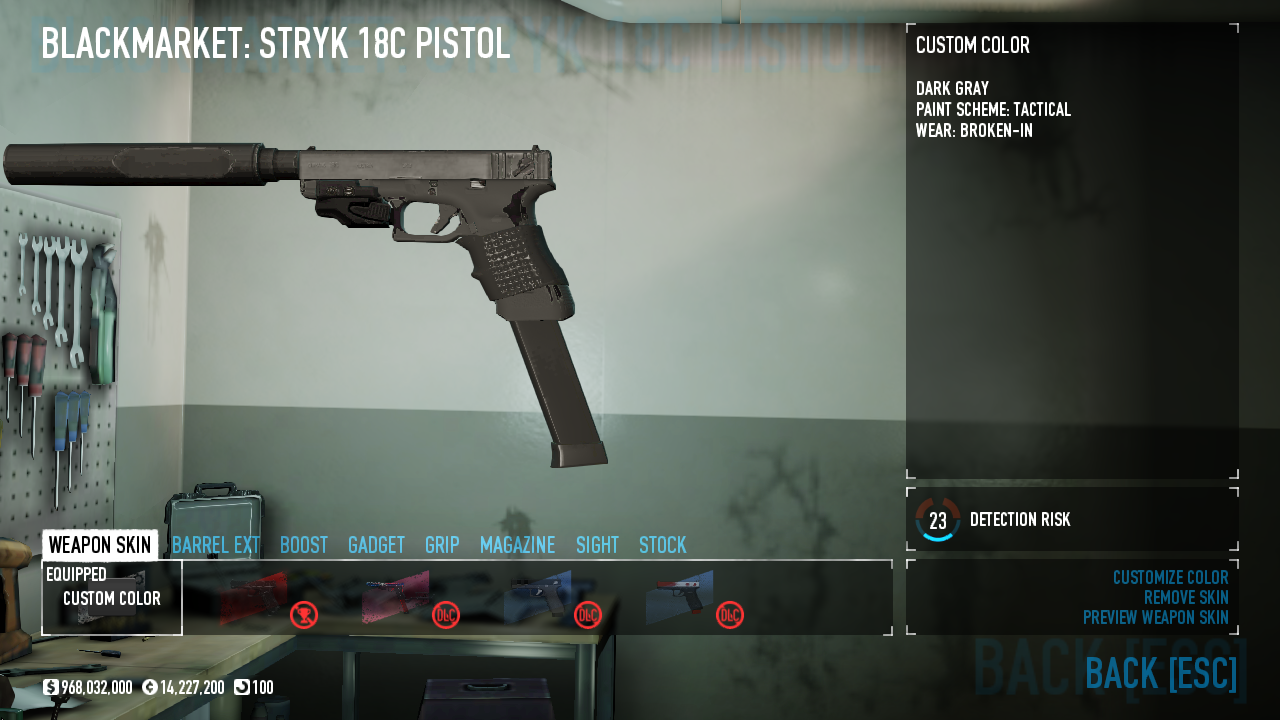Choose the Sight tab
The width and height of the screenshot is (1280, 720).
pos(597,545)
